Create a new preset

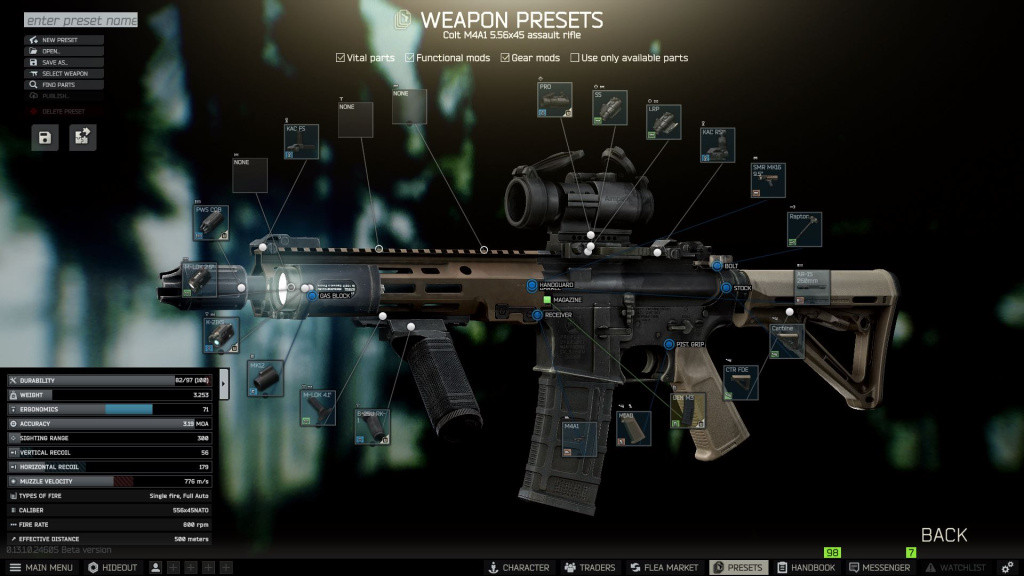point(64,40)
